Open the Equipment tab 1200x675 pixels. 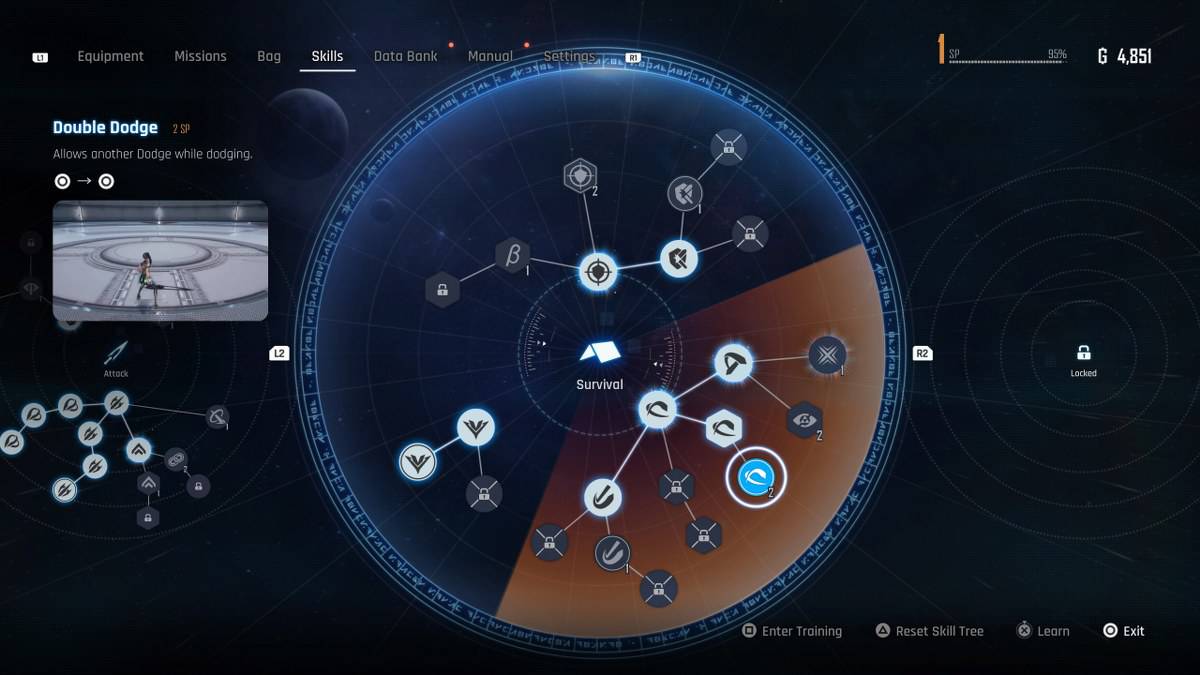(x=110, y=56)
